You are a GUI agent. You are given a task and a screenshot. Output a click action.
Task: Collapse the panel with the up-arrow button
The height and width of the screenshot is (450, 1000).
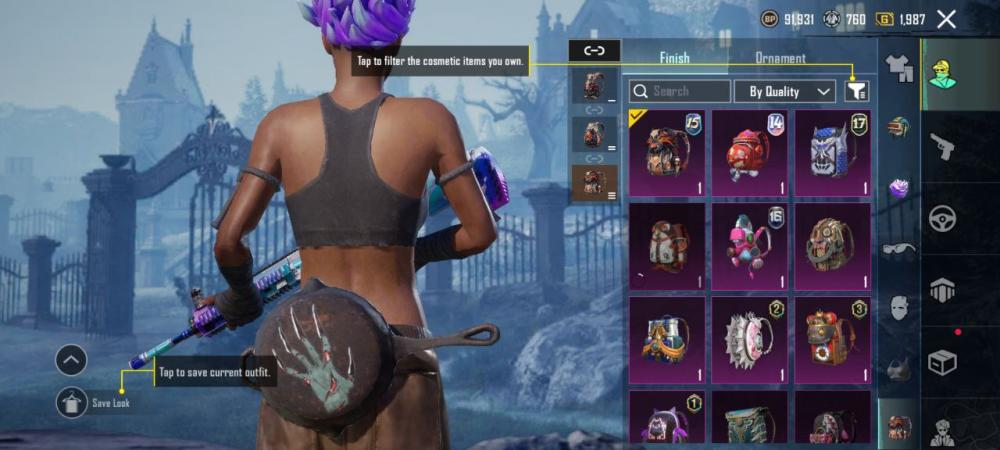coord(71,360)
